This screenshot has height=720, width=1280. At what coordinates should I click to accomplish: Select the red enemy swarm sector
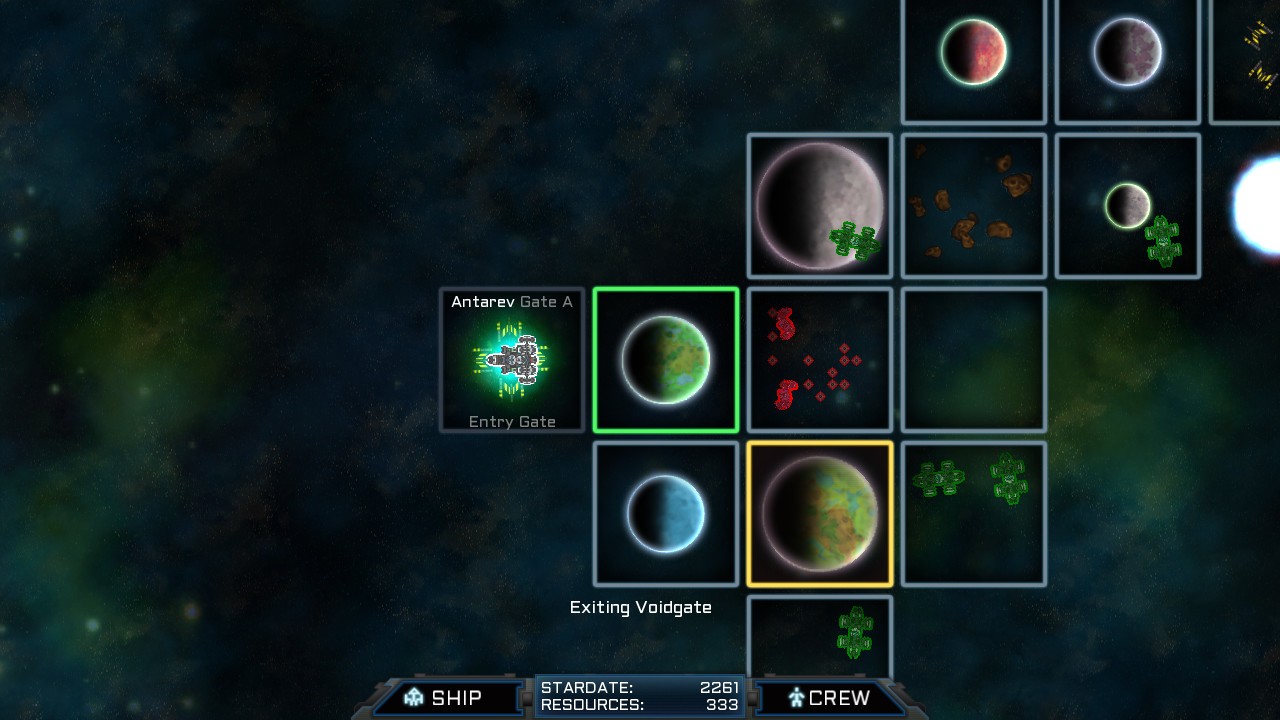[820, 360]
